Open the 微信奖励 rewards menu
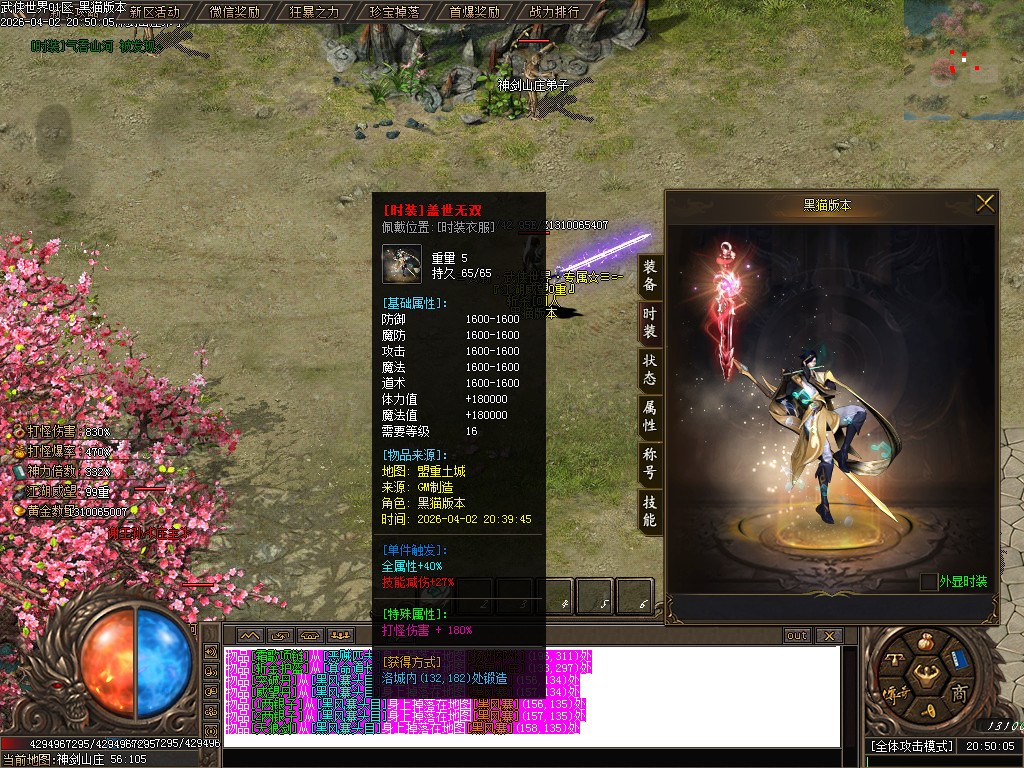The height and width of the screenshot is (768, 1024). 235,12
